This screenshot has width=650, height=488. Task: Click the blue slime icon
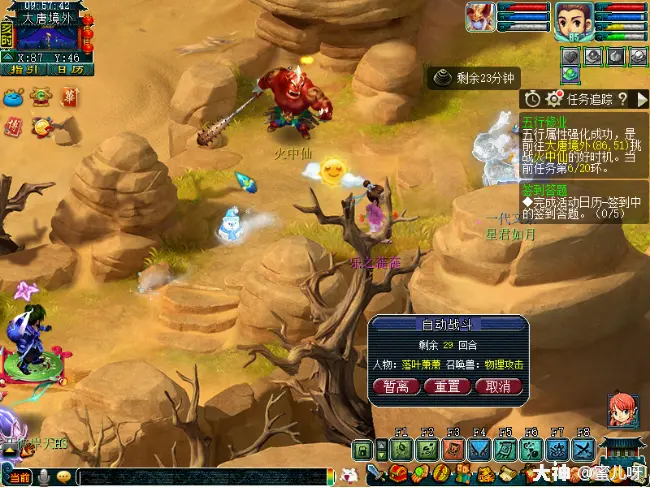click(14, 97)
